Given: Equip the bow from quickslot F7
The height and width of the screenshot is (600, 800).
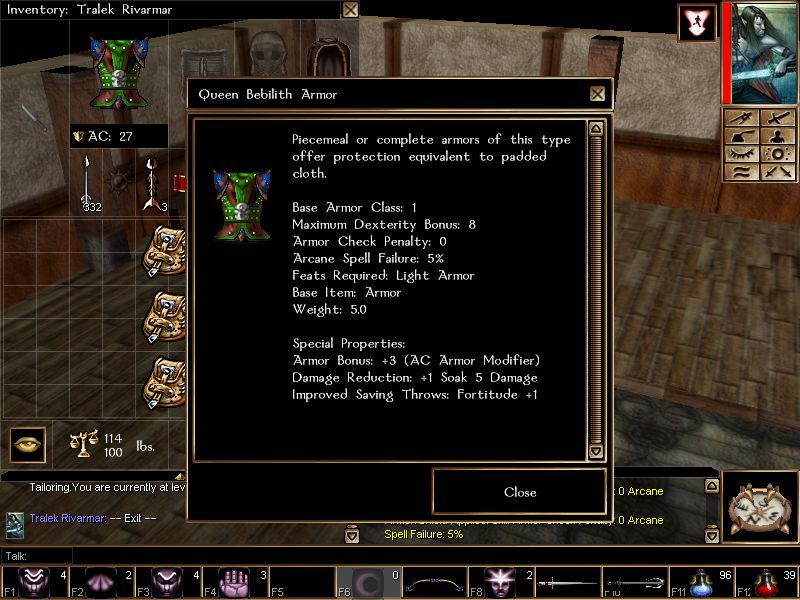Looking at the screenshot, I should pyautogui.click(x=430, y=582).
